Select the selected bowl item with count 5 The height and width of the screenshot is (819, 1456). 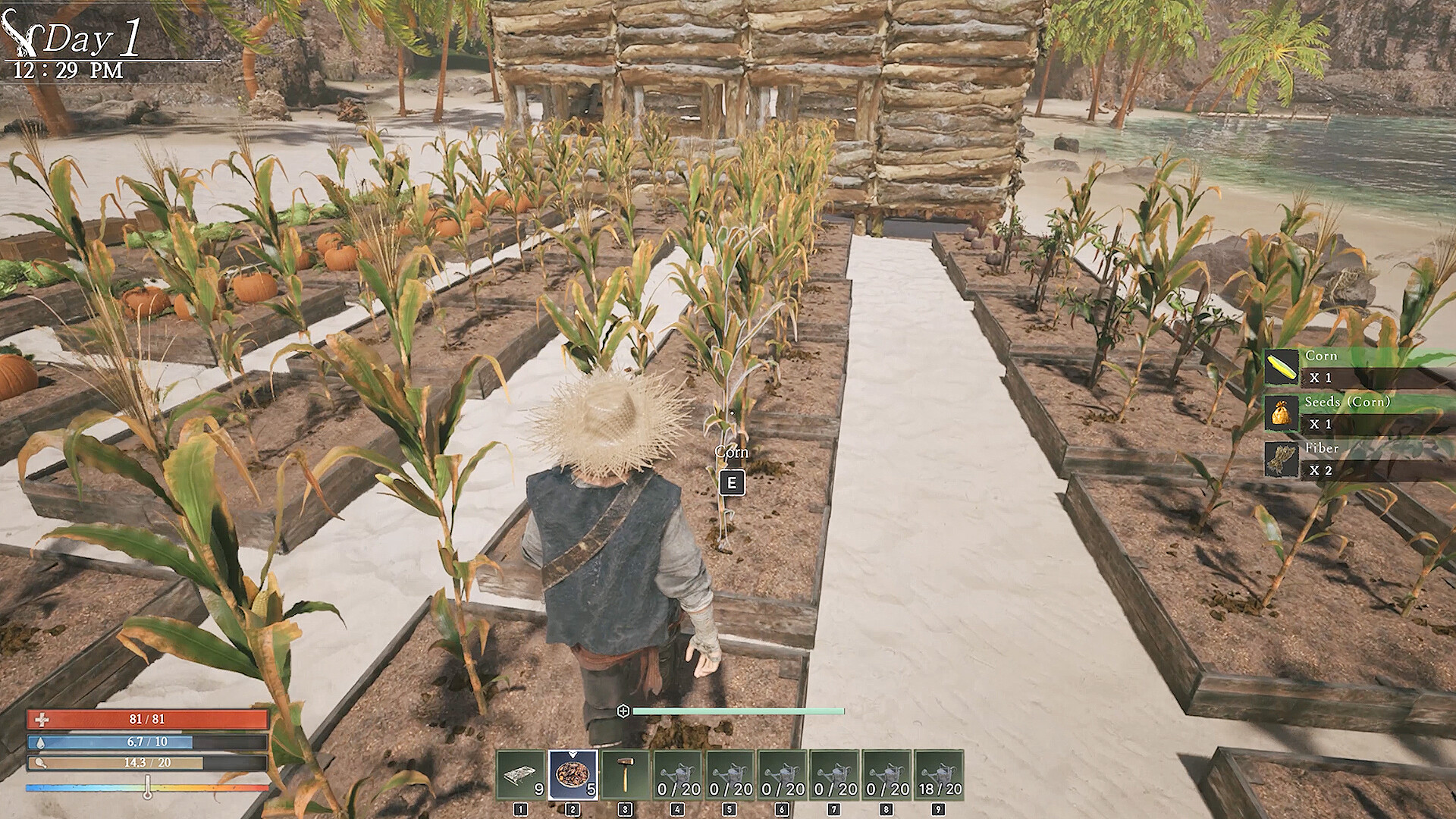click(x=573, y=775)
